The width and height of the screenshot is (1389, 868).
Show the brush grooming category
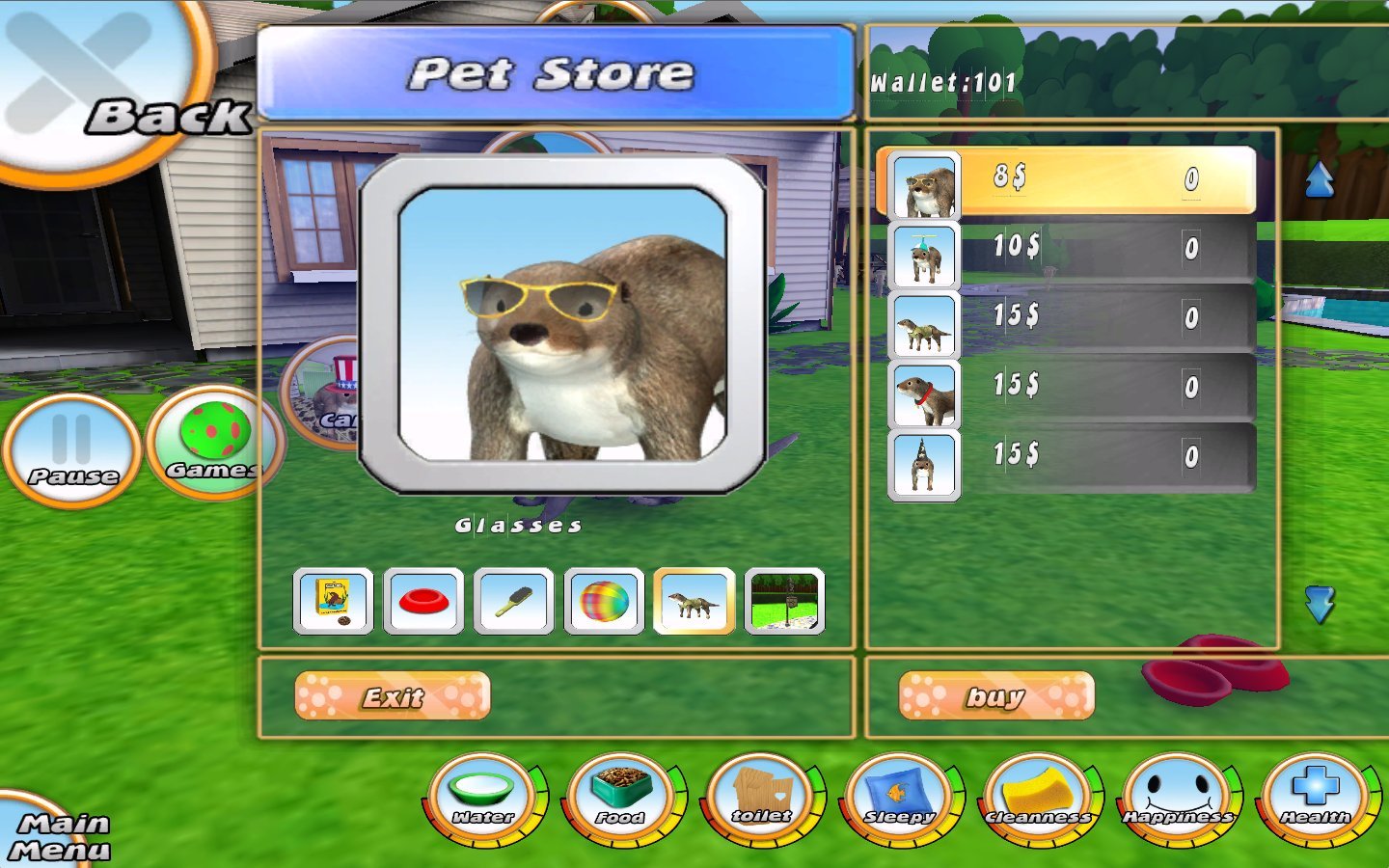514,602
